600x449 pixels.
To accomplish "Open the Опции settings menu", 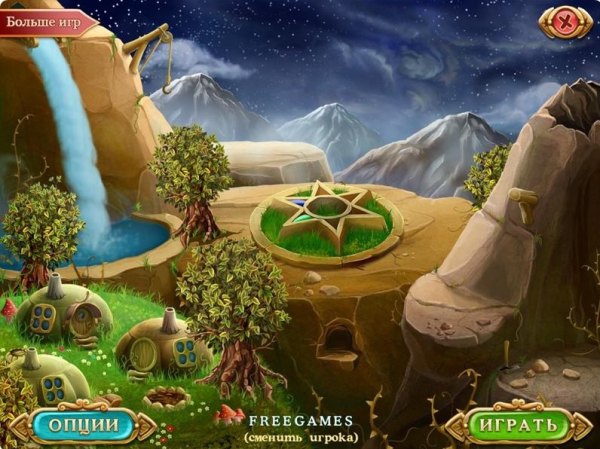I will (86, 425).
